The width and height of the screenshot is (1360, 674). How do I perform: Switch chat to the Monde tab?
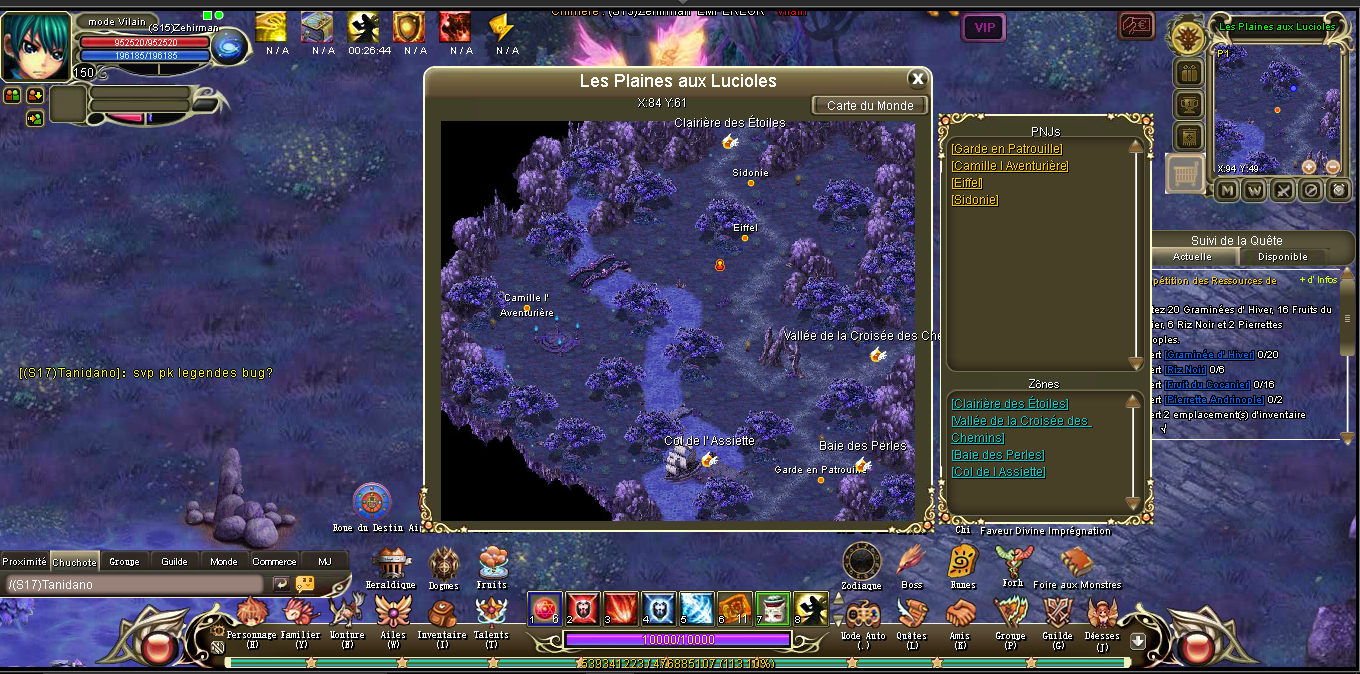click(x=224, y=562)
